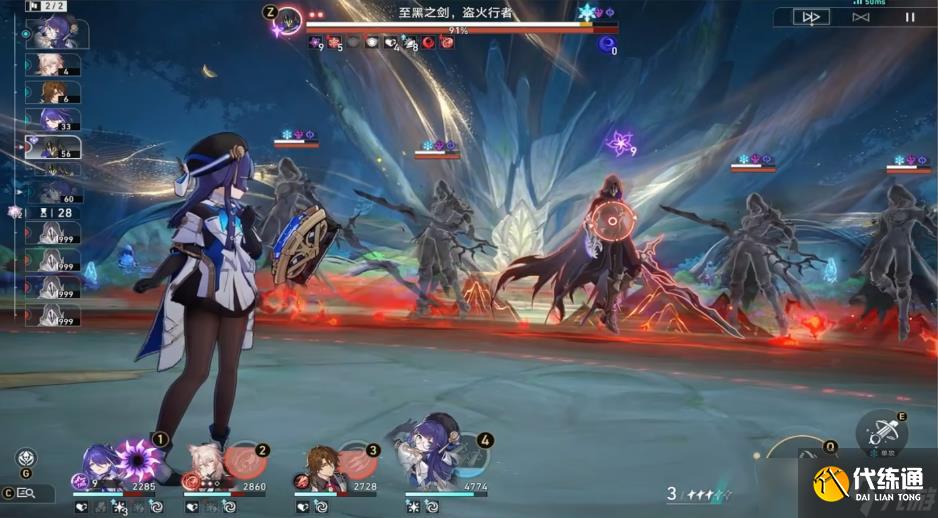Open the Dai Lian Tong watermark logo
Viewport: 938px width, 518px height.
pyautogui.click(x=868, y=485)
